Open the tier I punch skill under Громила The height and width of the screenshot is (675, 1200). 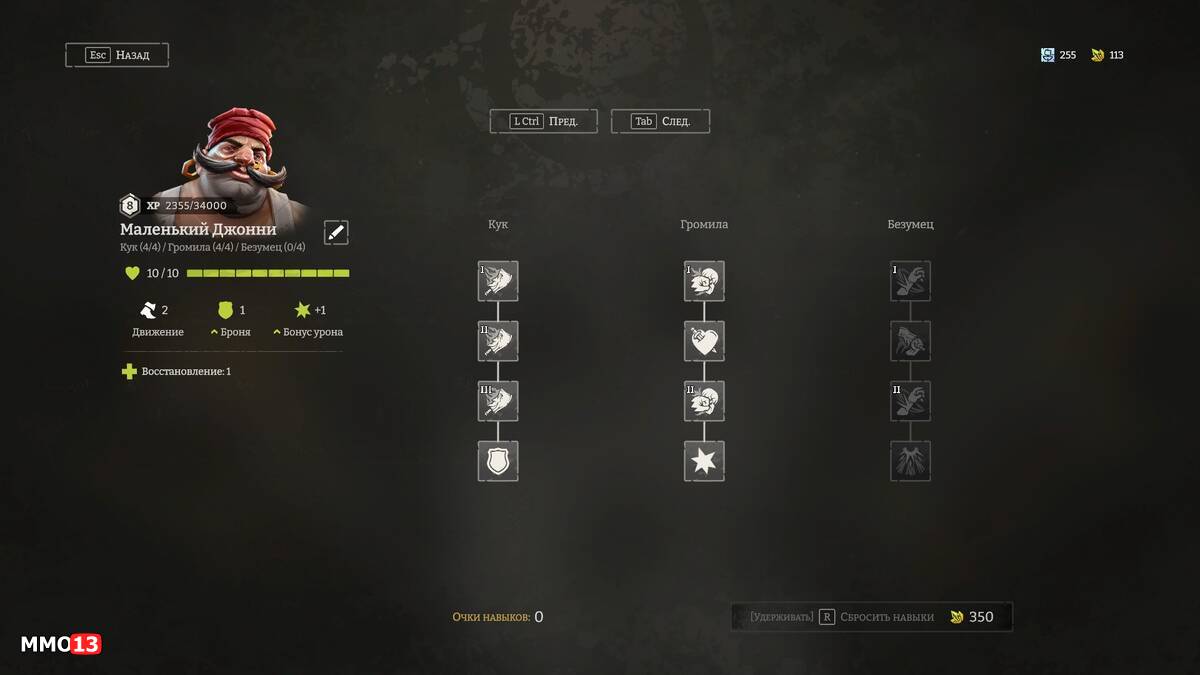click(x=704, y=281)
